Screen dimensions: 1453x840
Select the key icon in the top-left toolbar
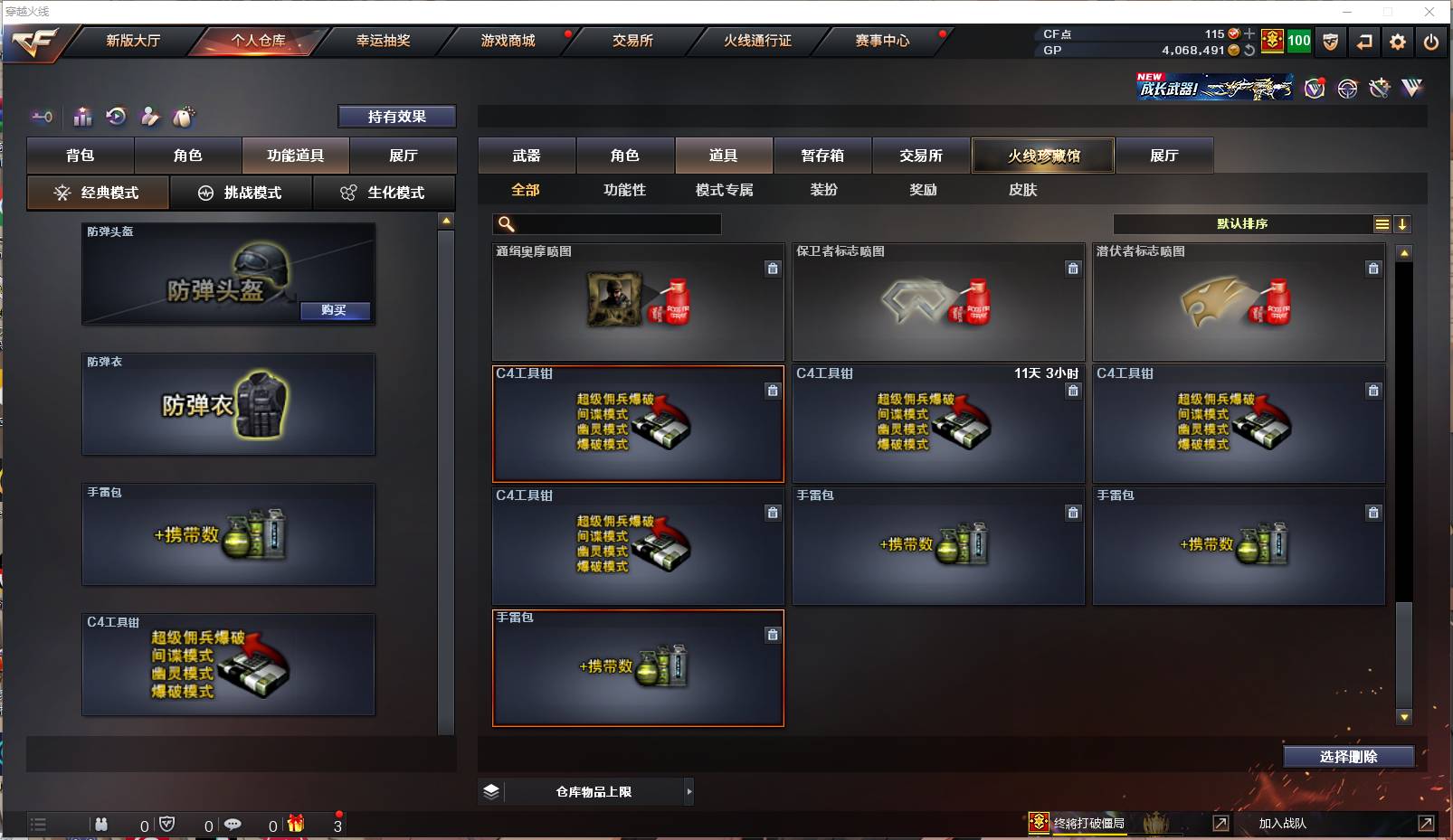coord(42,117)
